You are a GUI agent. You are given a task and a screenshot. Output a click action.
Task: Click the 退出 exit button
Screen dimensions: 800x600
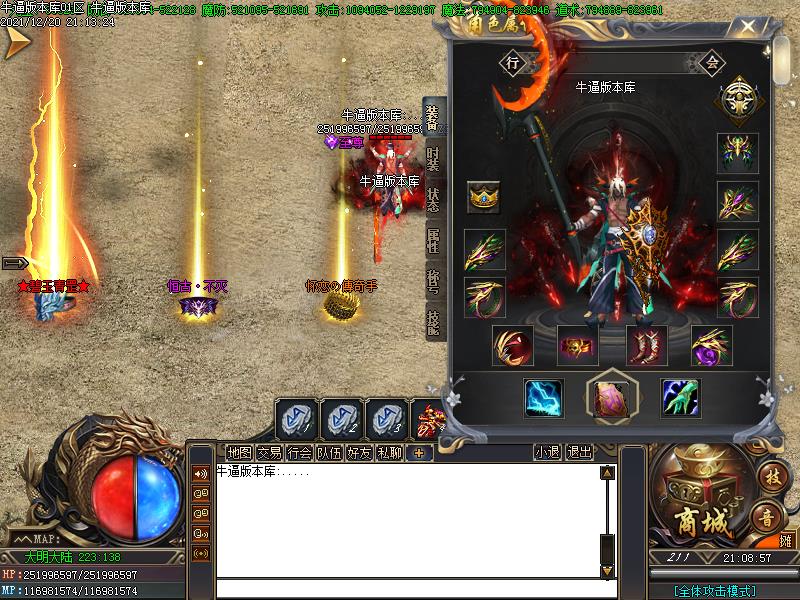[x=579, y=453]
